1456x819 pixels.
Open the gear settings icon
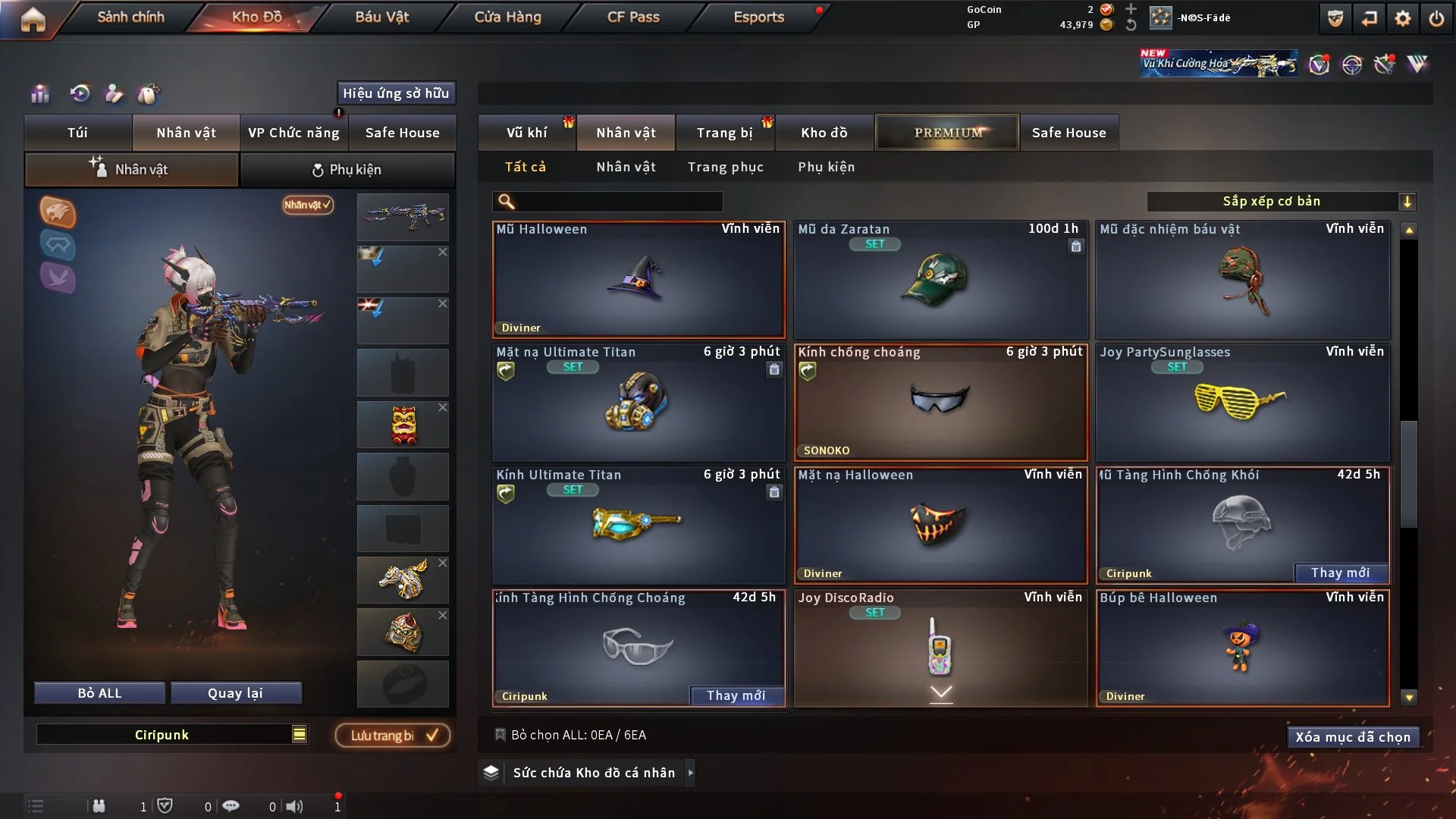click(1402, 18)
